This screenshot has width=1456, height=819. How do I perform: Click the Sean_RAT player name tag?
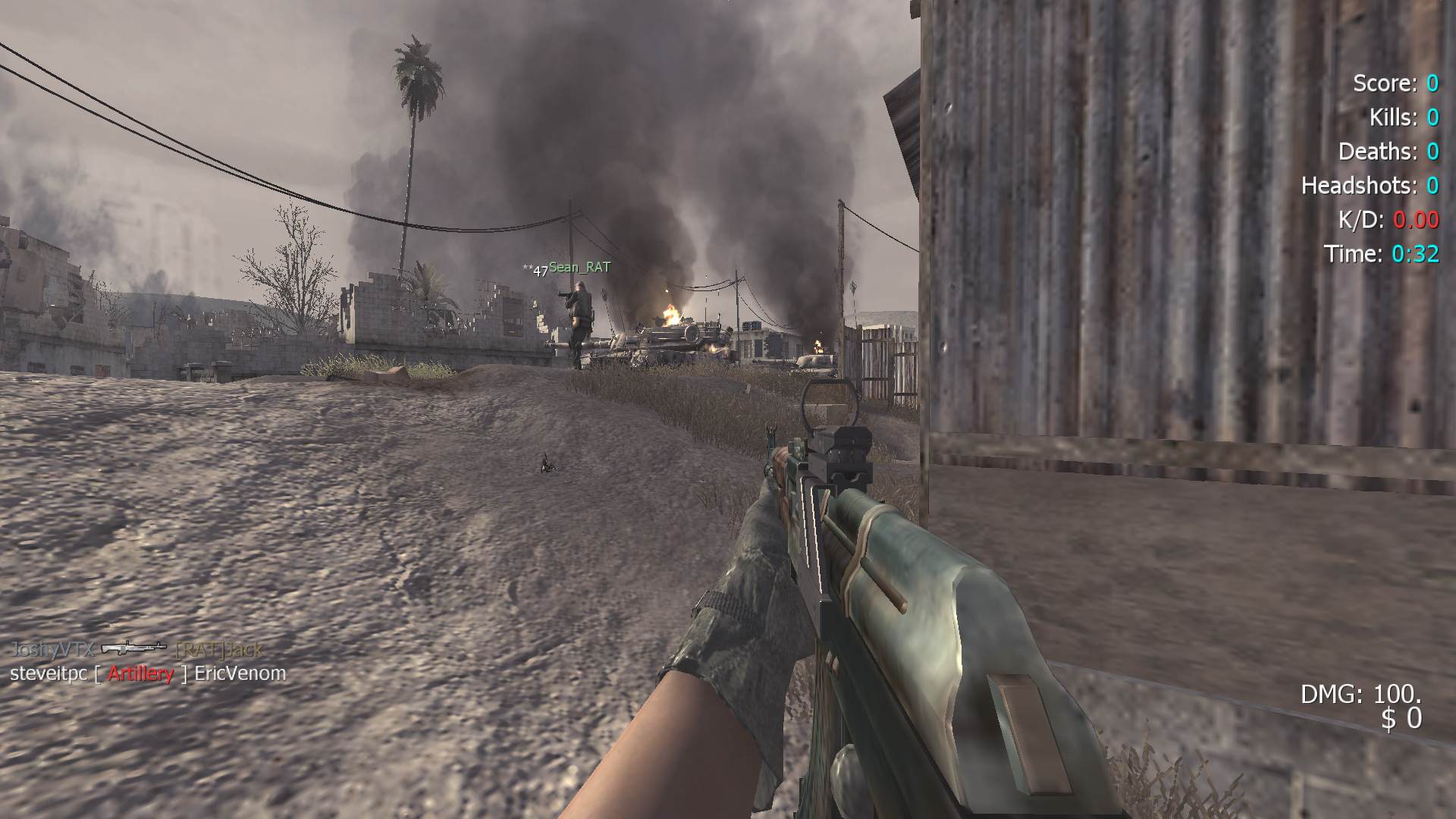coord(579,267)
